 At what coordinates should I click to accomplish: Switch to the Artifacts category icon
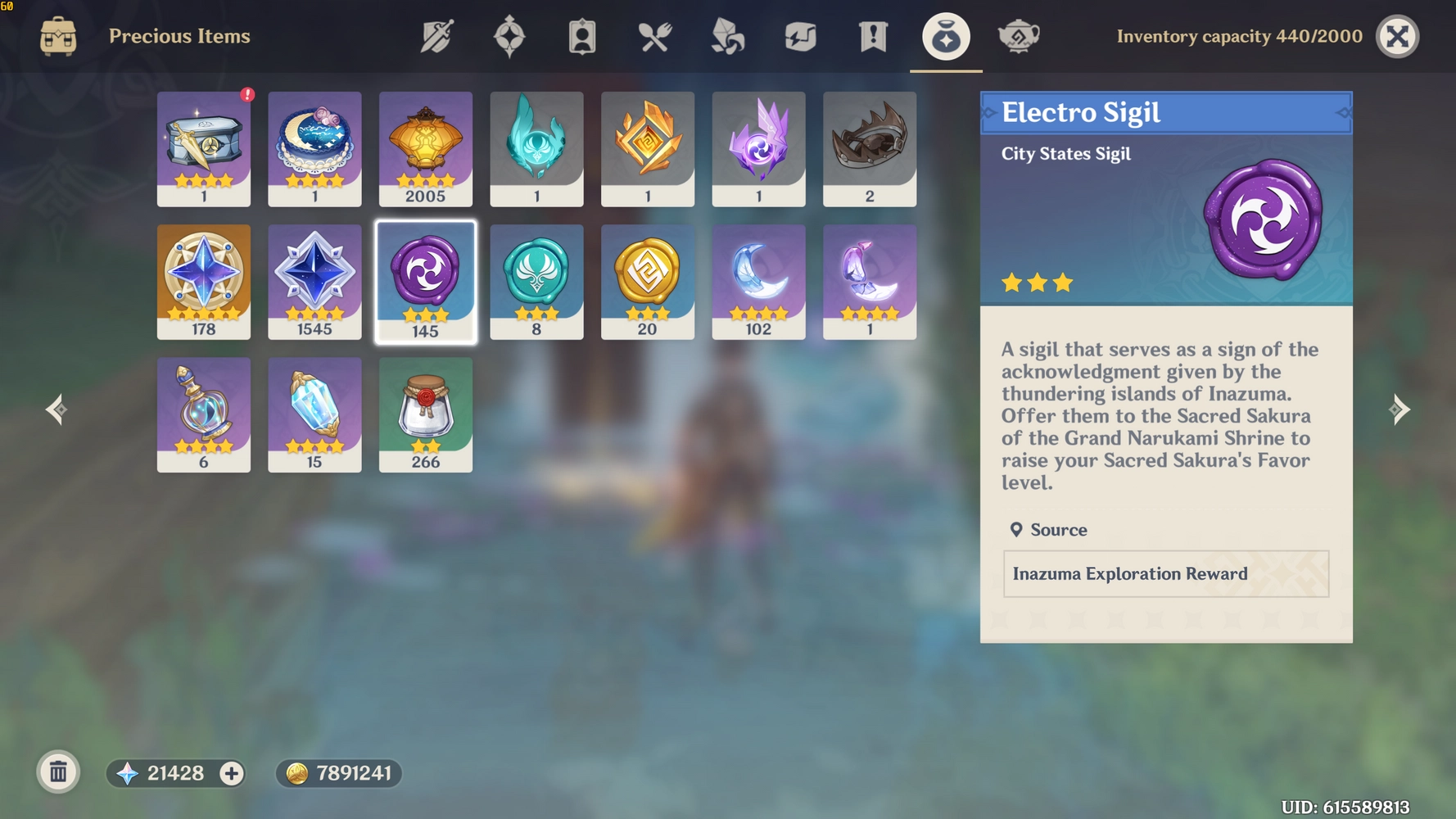509,36
